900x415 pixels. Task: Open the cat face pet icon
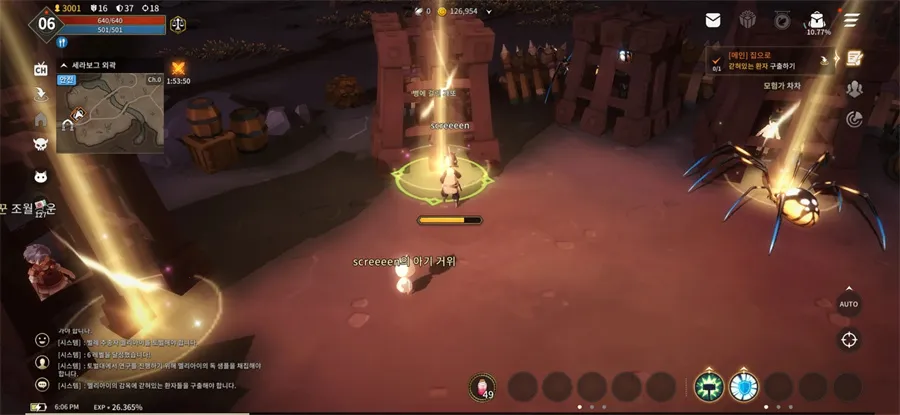41,178
